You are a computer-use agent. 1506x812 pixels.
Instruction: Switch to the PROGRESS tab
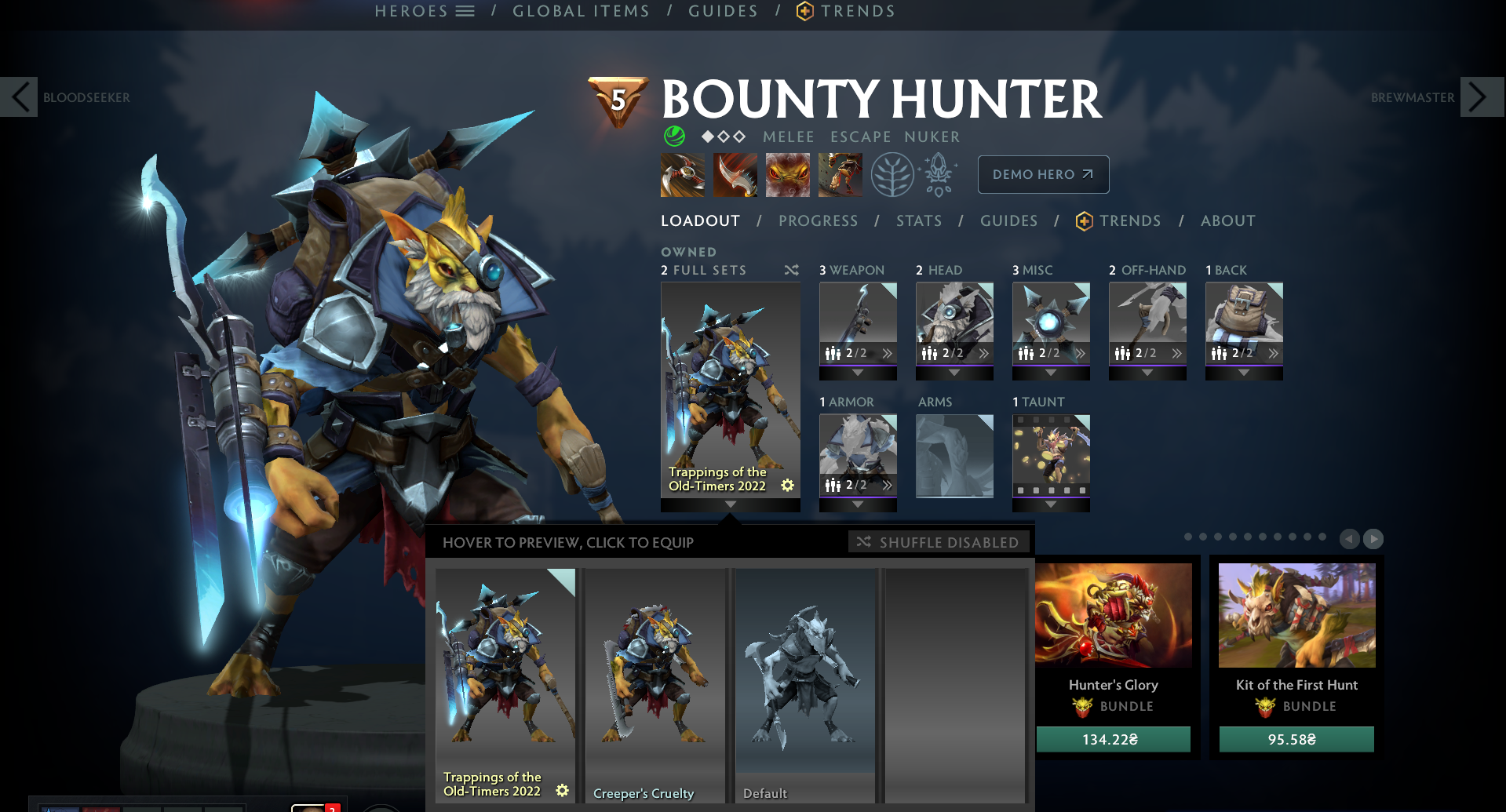(x=818, y=220)
